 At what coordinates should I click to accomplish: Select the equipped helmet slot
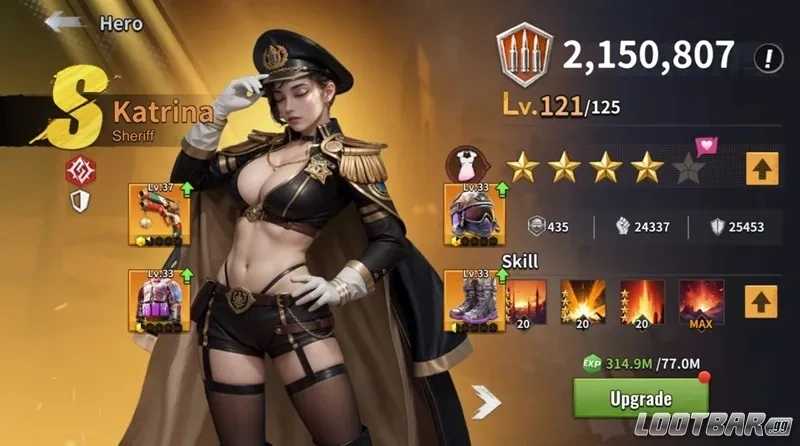[x=472, y=214]
